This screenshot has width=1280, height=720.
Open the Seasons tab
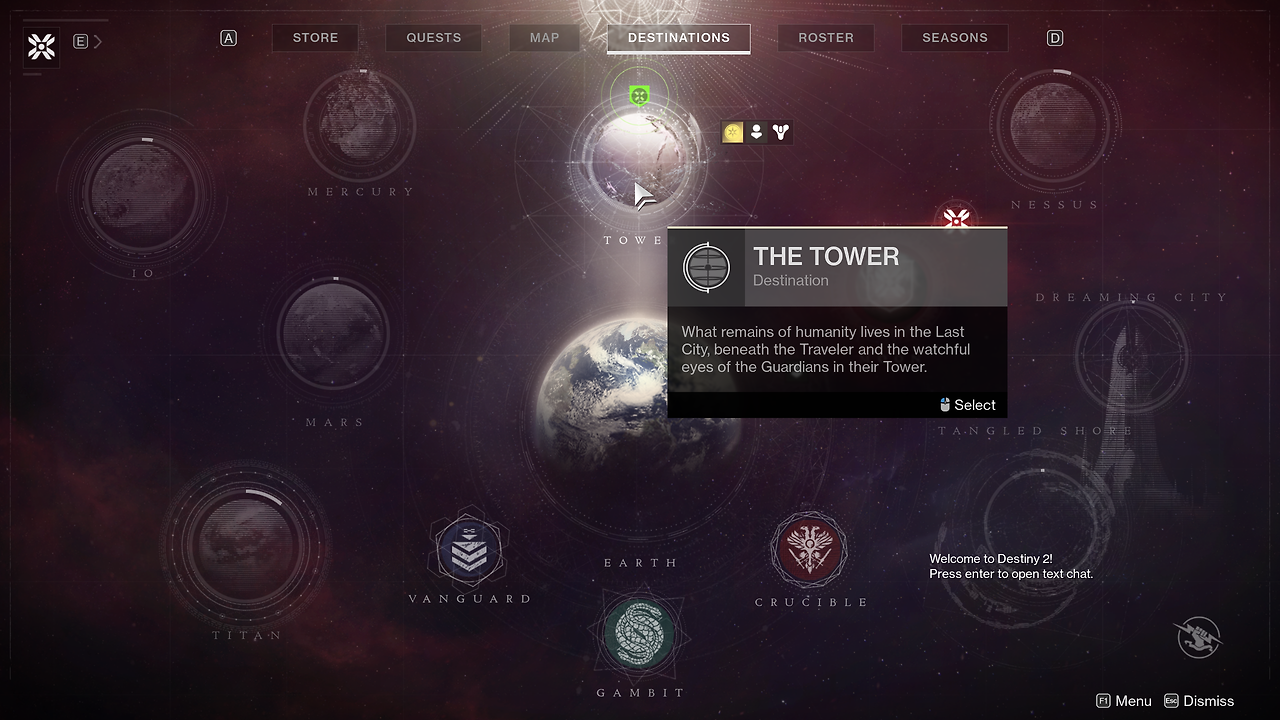point(954,38)
